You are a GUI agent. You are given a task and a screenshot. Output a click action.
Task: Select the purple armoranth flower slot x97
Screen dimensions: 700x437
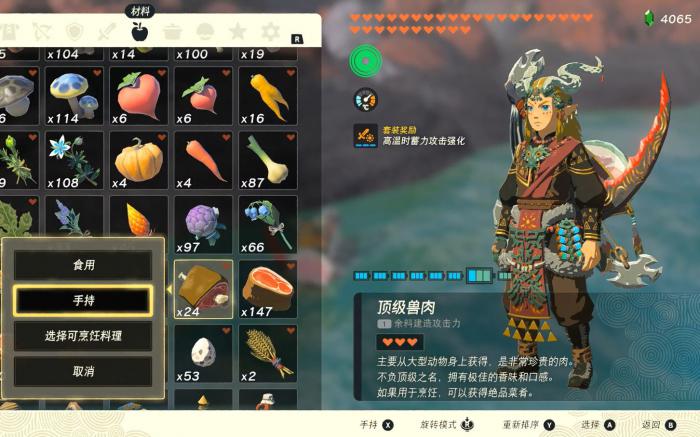(204, 225)
